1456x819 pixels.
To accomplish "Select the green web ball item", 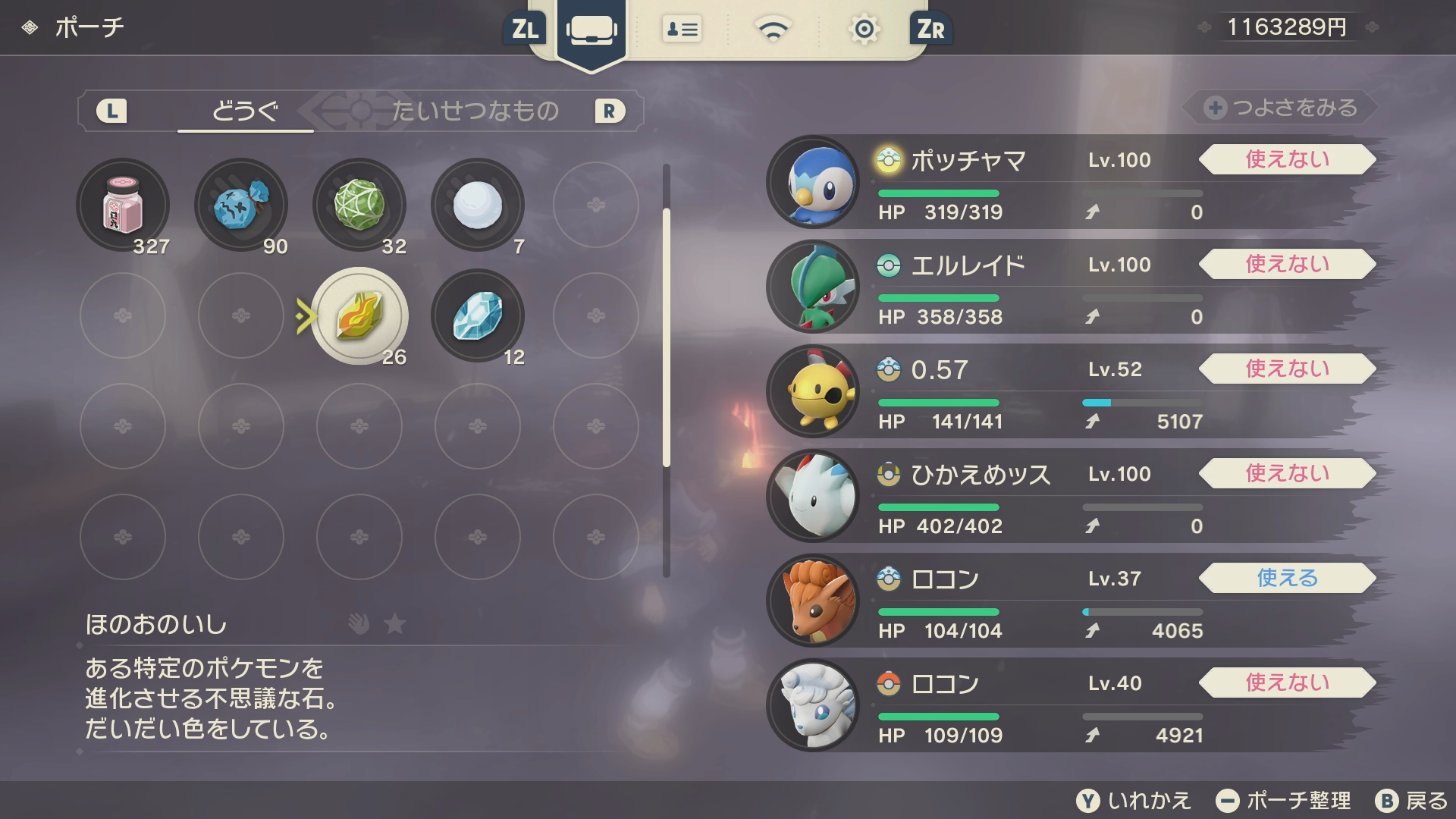I will pyautogui.click(x=359, y=205).
